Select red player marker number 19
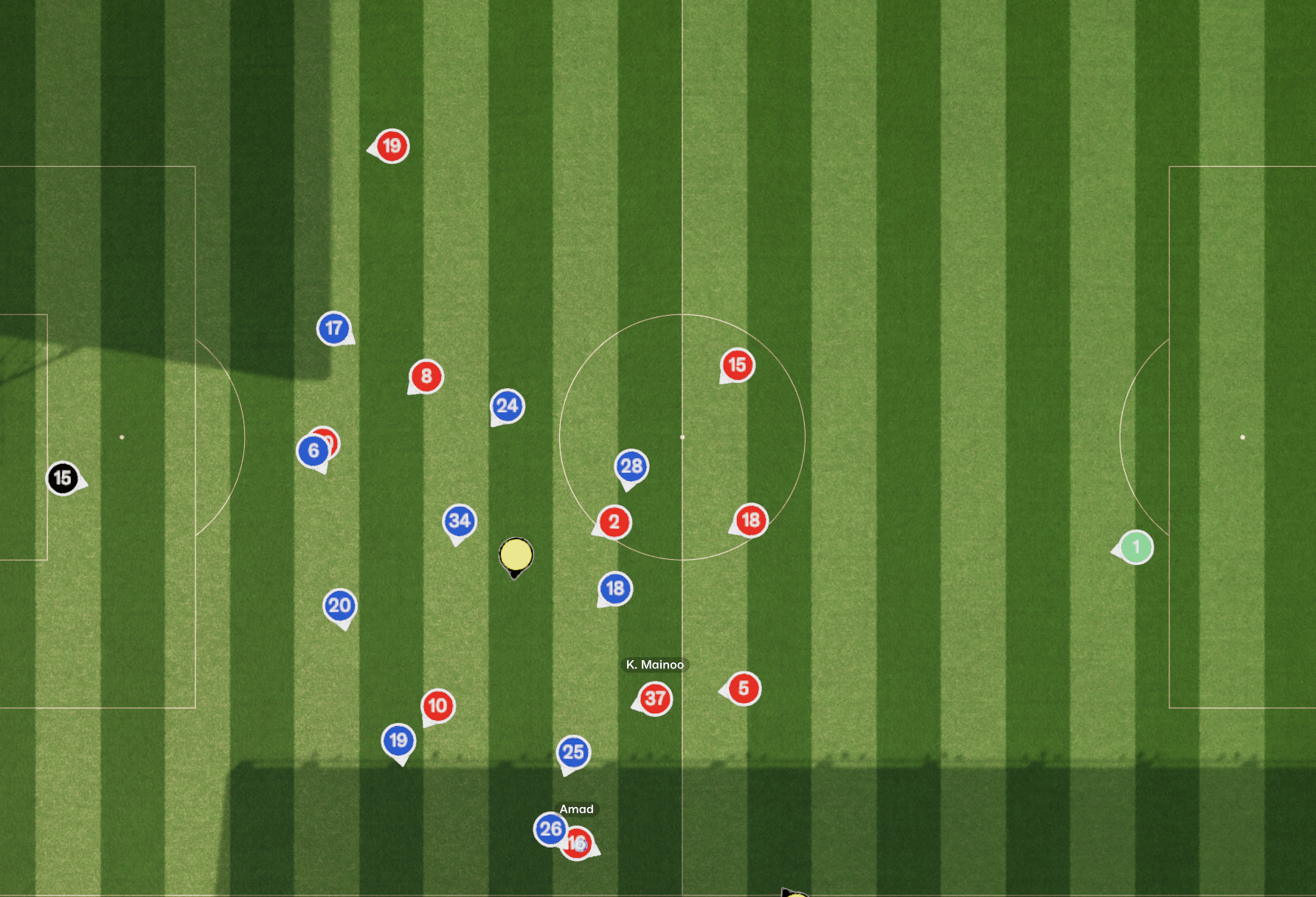 pos(392,146)
